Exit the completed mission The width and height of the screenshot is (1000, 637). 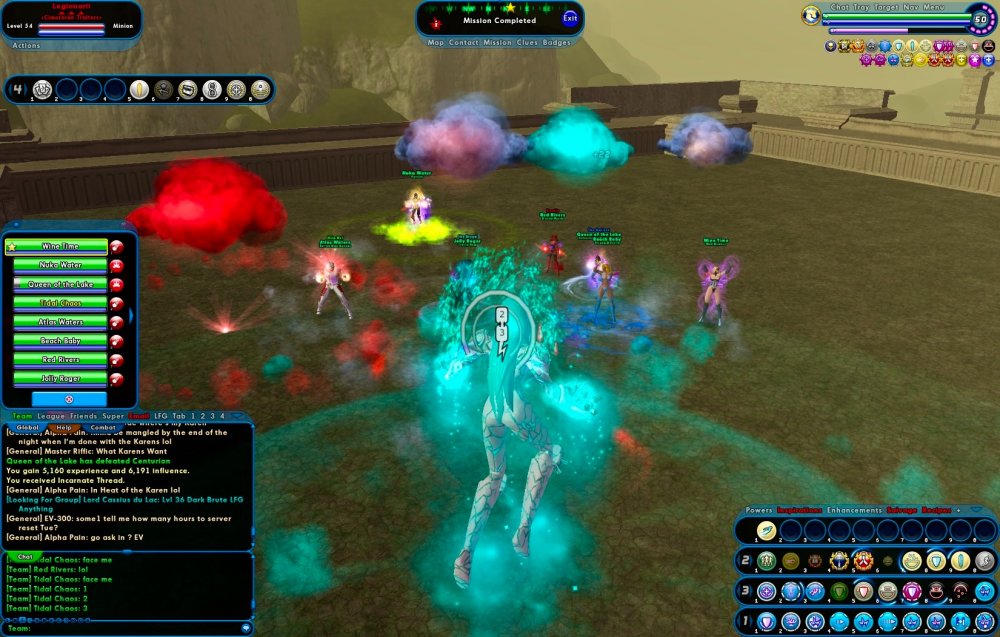tap(570, 18)
